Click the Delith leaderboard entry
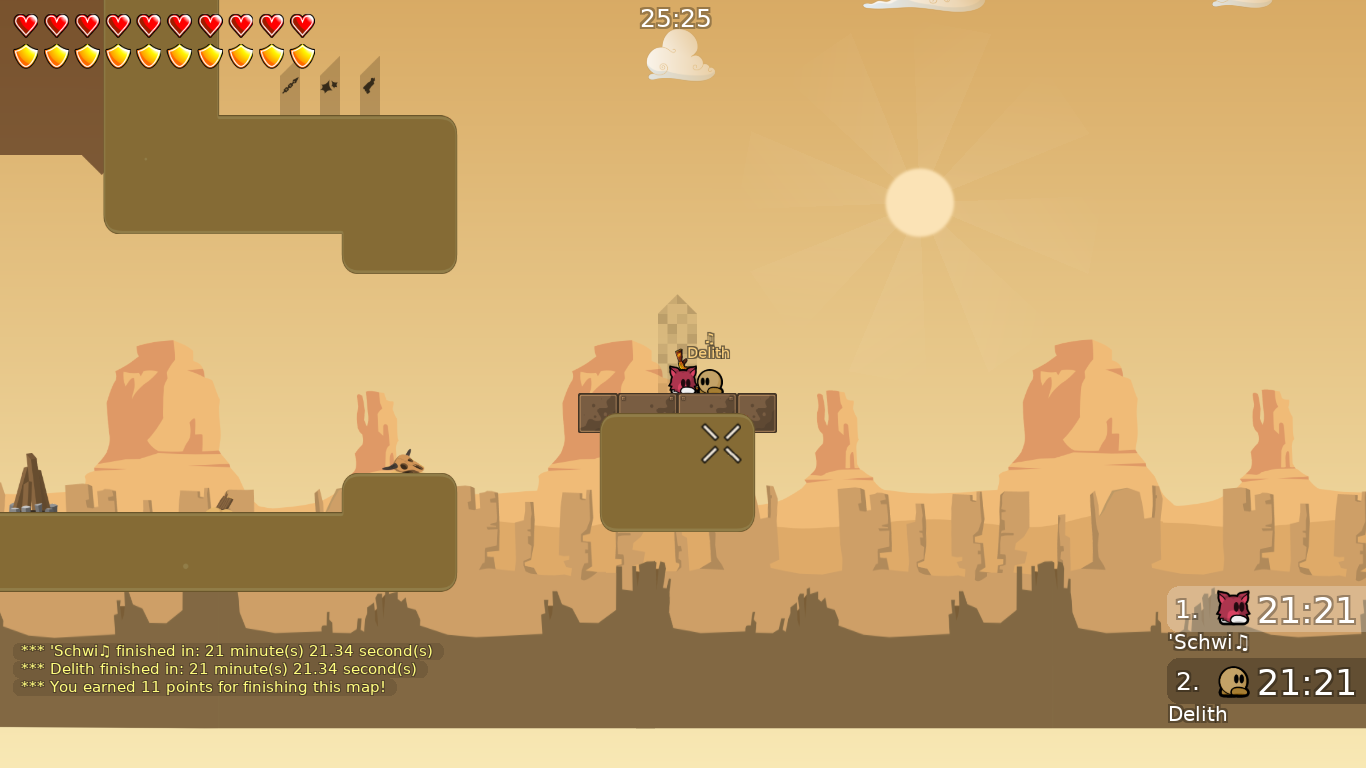The image size is (1366, 768). [x=1198, y=715]
